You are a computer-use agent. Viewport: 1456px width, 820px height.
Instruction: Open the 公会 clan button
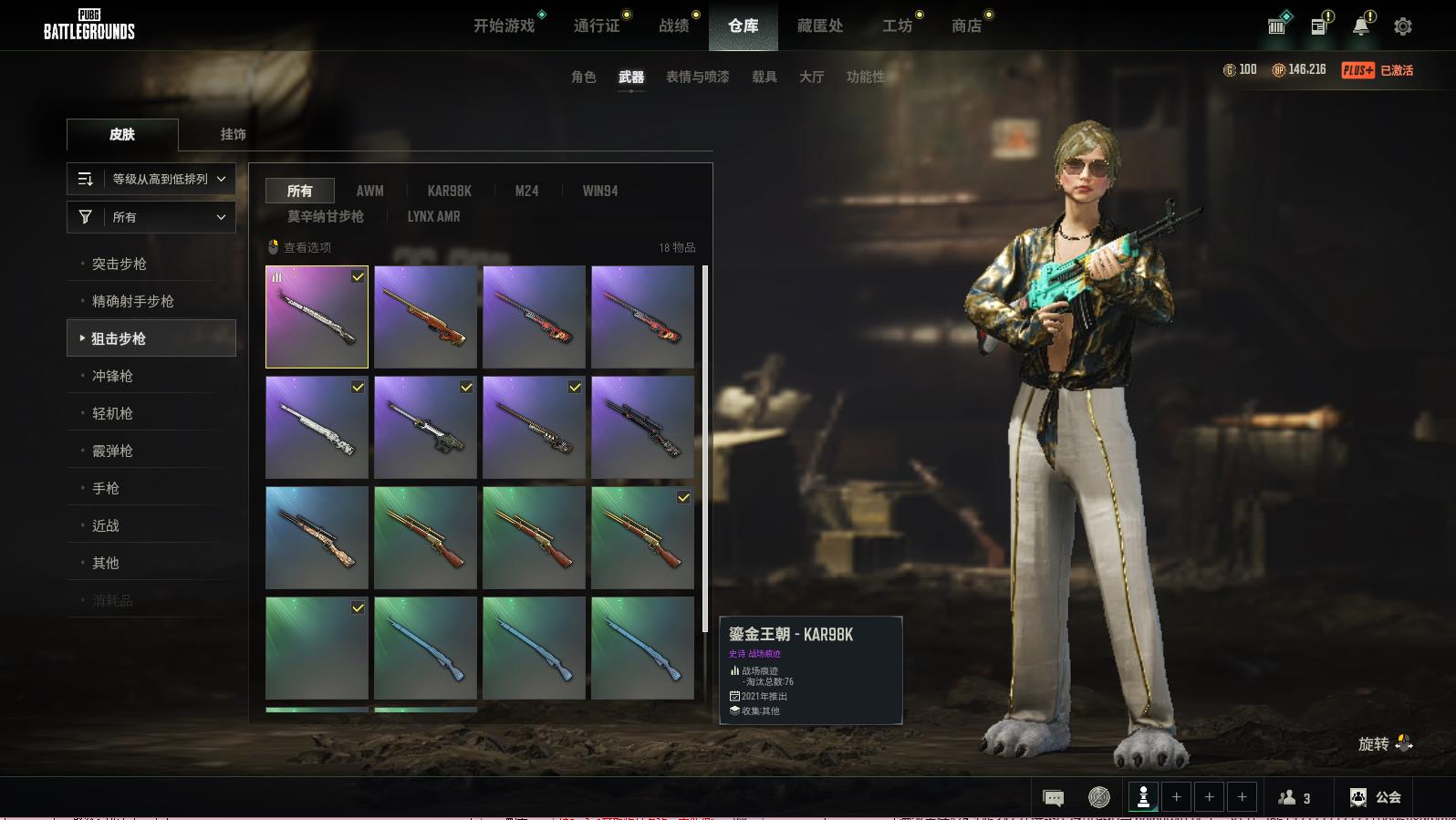coord(1376,797)
